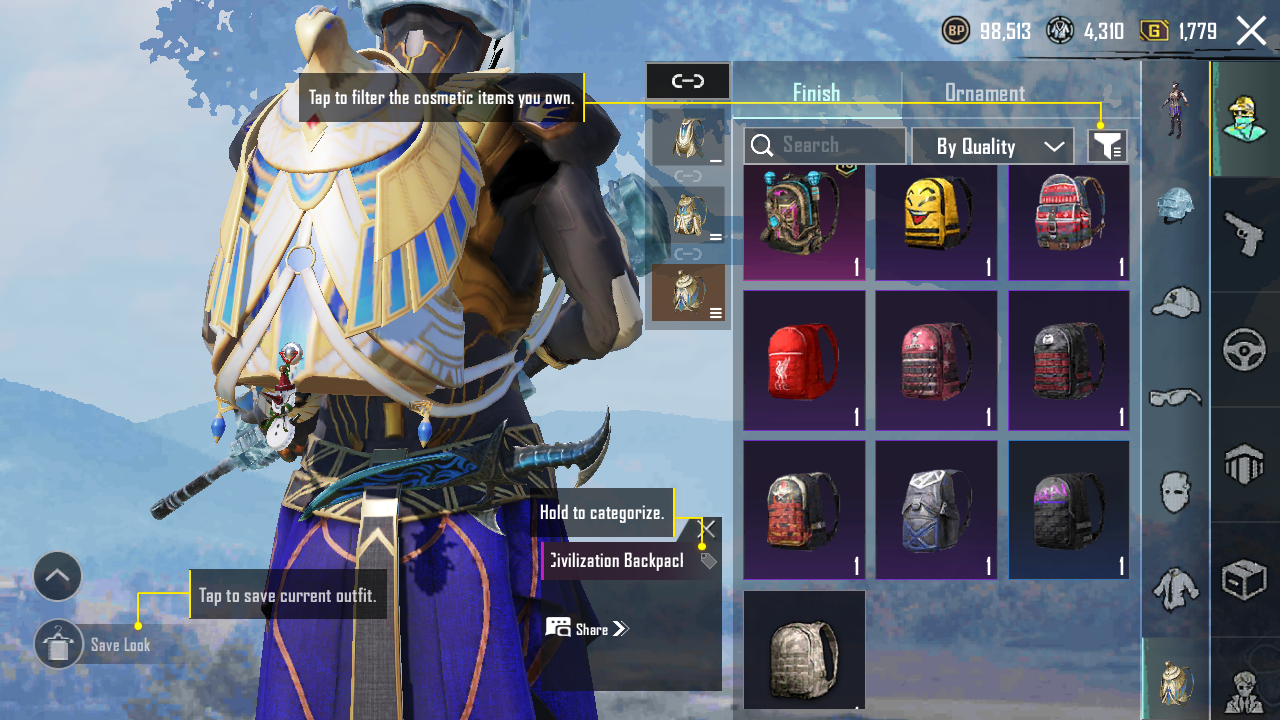The width and height of the screenshot is (1280, 720).
Task: Select the Finish tab
Action: coord(816,93)
